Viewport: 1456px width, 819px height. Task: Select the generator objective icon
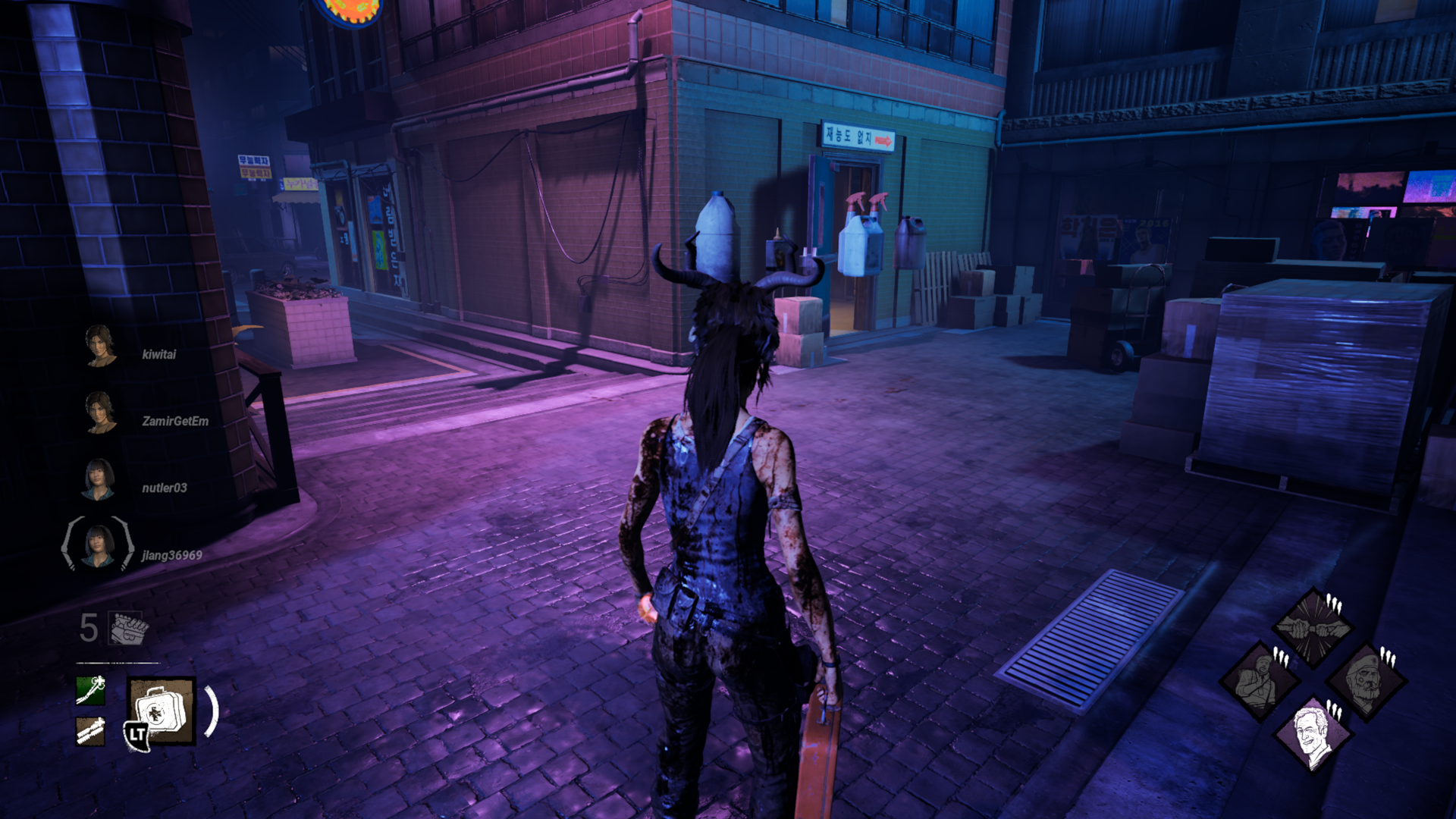tap(128, 628)
